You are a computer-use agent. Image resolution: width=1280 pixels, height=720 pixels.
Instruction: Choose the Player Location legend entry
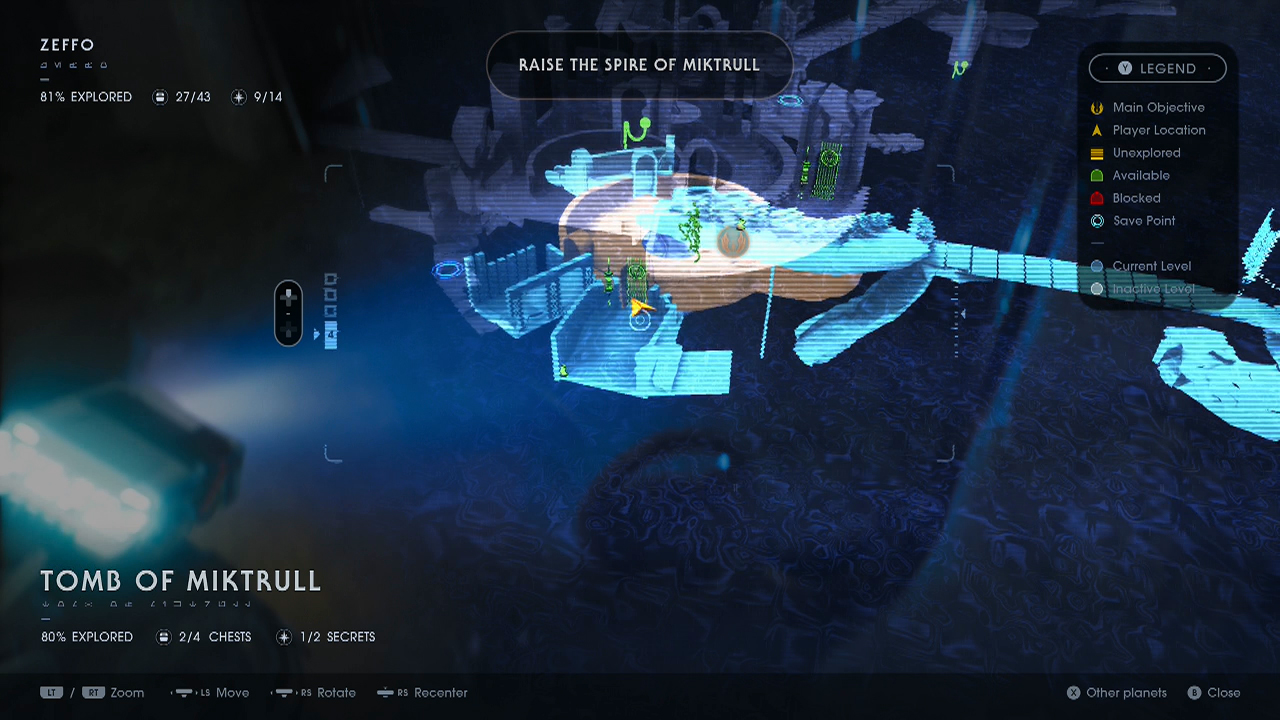[x=1158, y=130]
